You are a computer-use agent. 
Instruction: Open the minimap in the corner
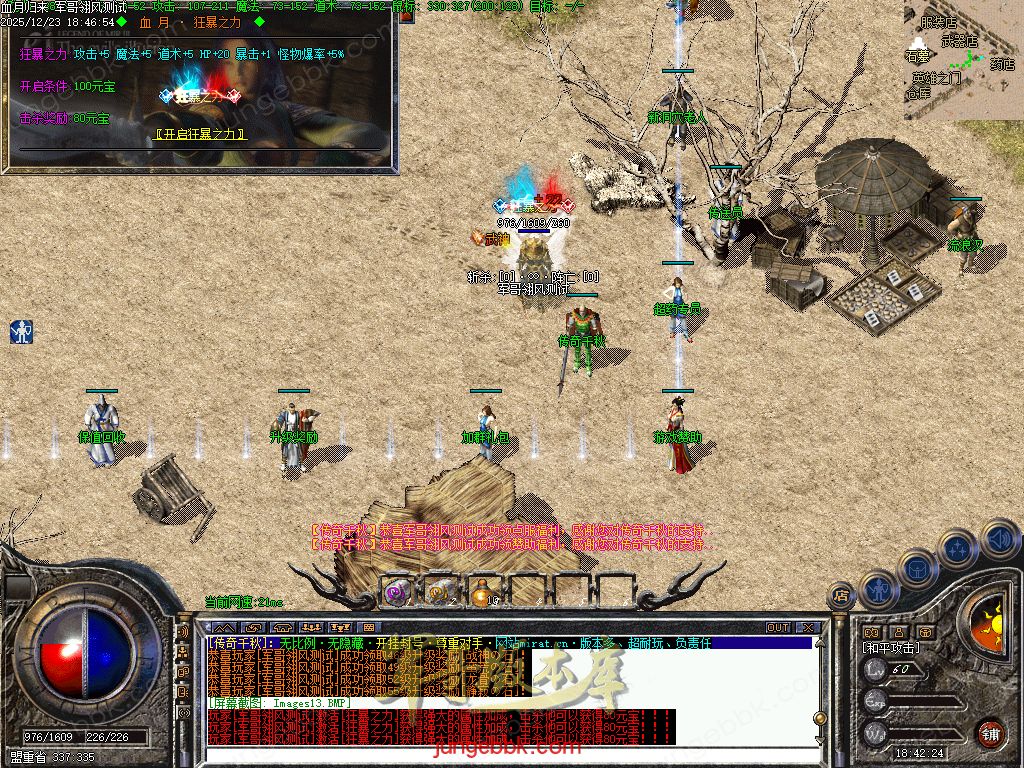pos(962,58)
